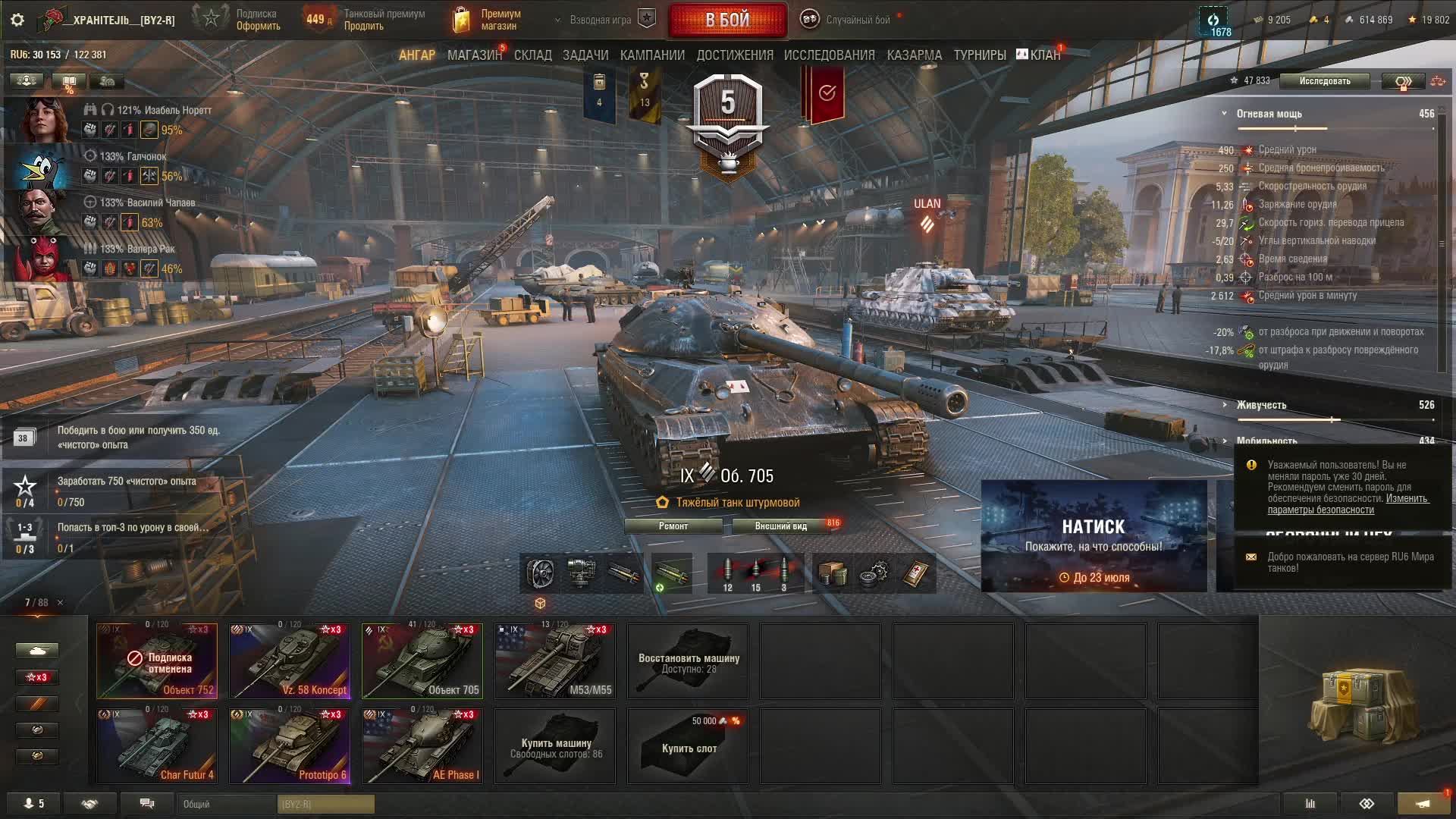The image size is (1456, 819).
Task: Open the Натиск event banner
Action: click(x=1094, y=536)
